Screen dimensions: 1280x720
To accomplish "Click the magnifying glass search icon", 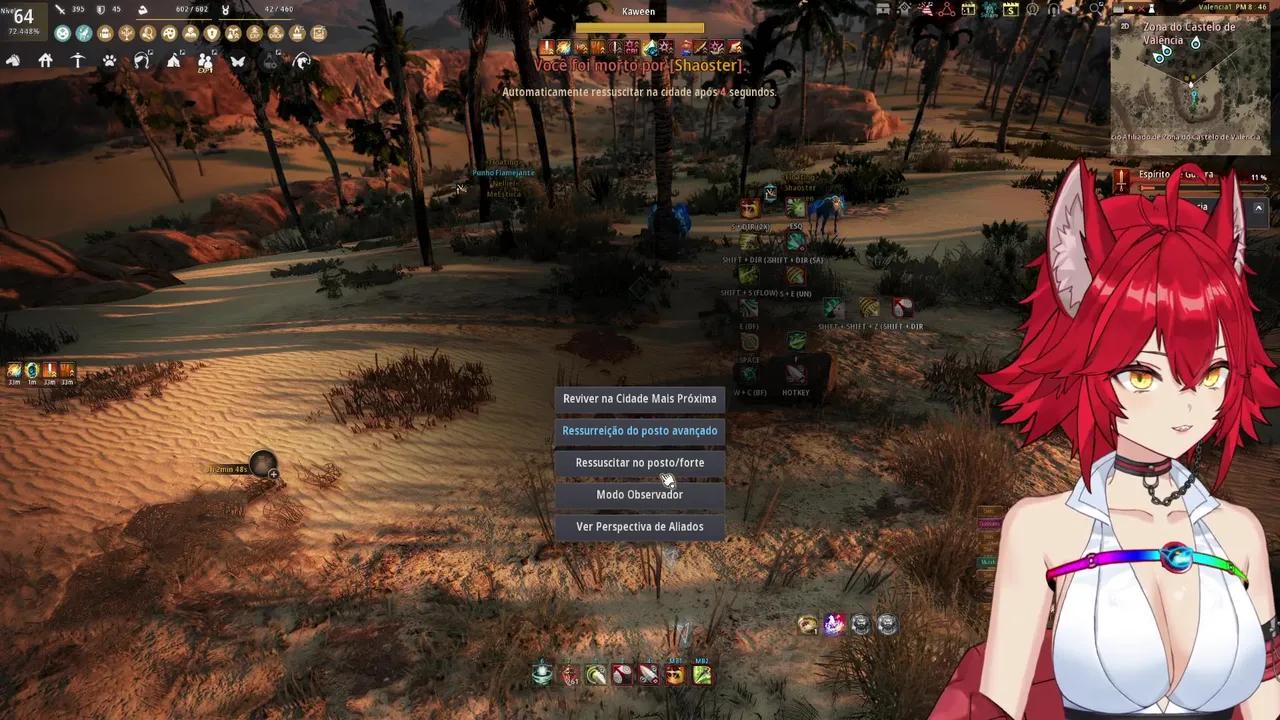I will [1094, 8].
